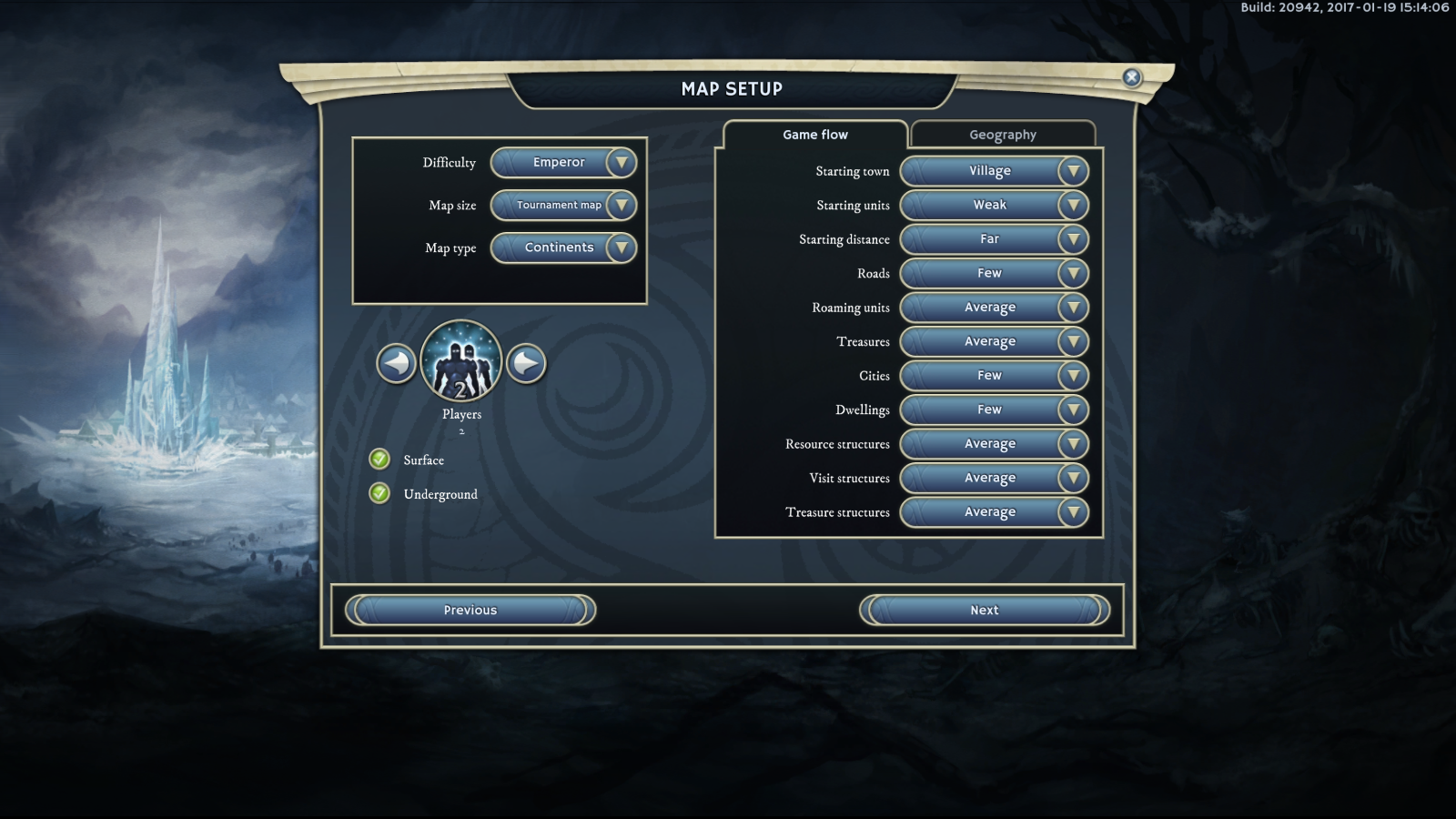Adjust the Roads dropdown

(994, 274)
